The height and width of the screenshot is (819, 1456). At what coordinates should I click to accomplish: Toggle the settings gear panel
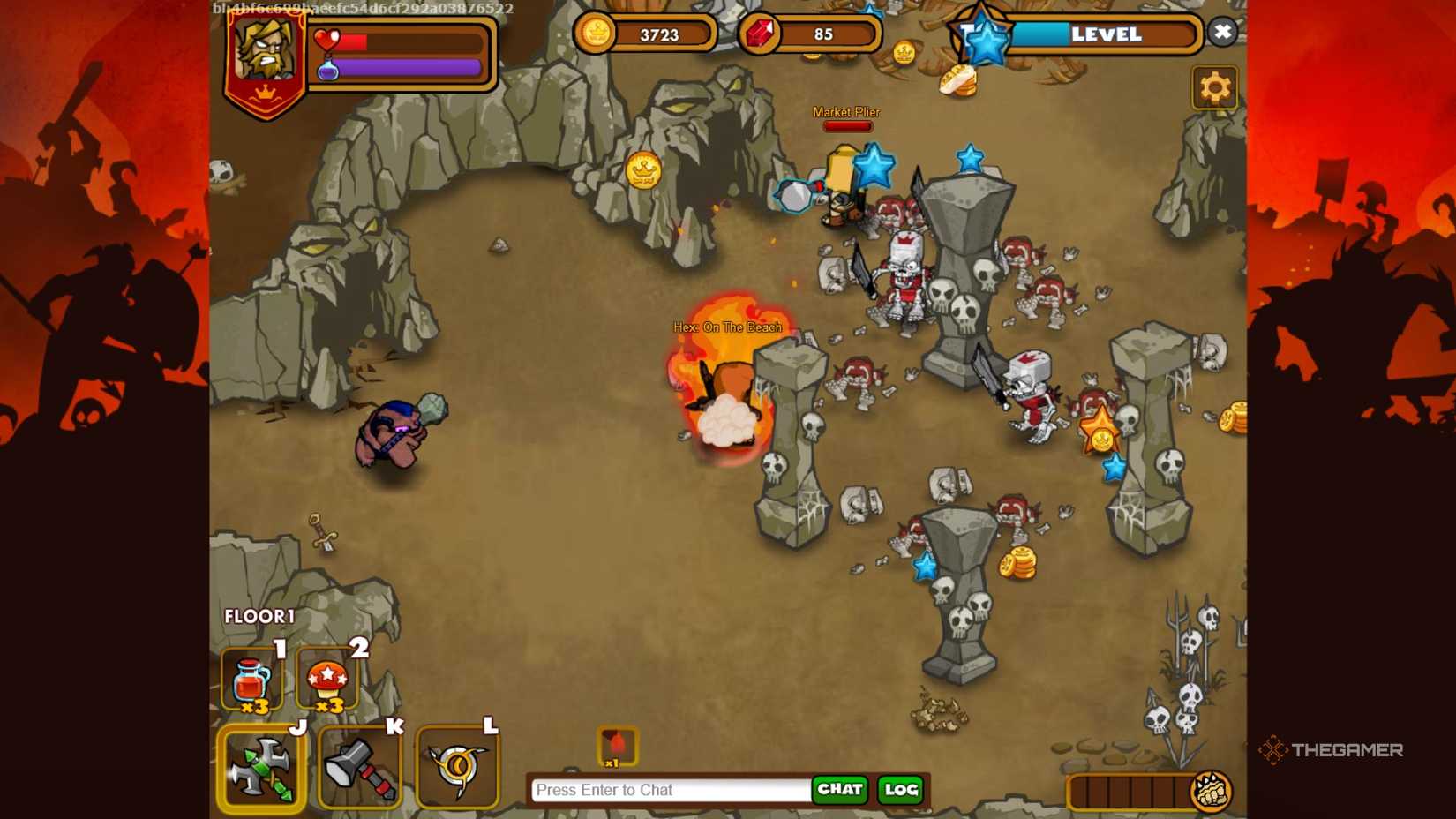point(1215,86)
